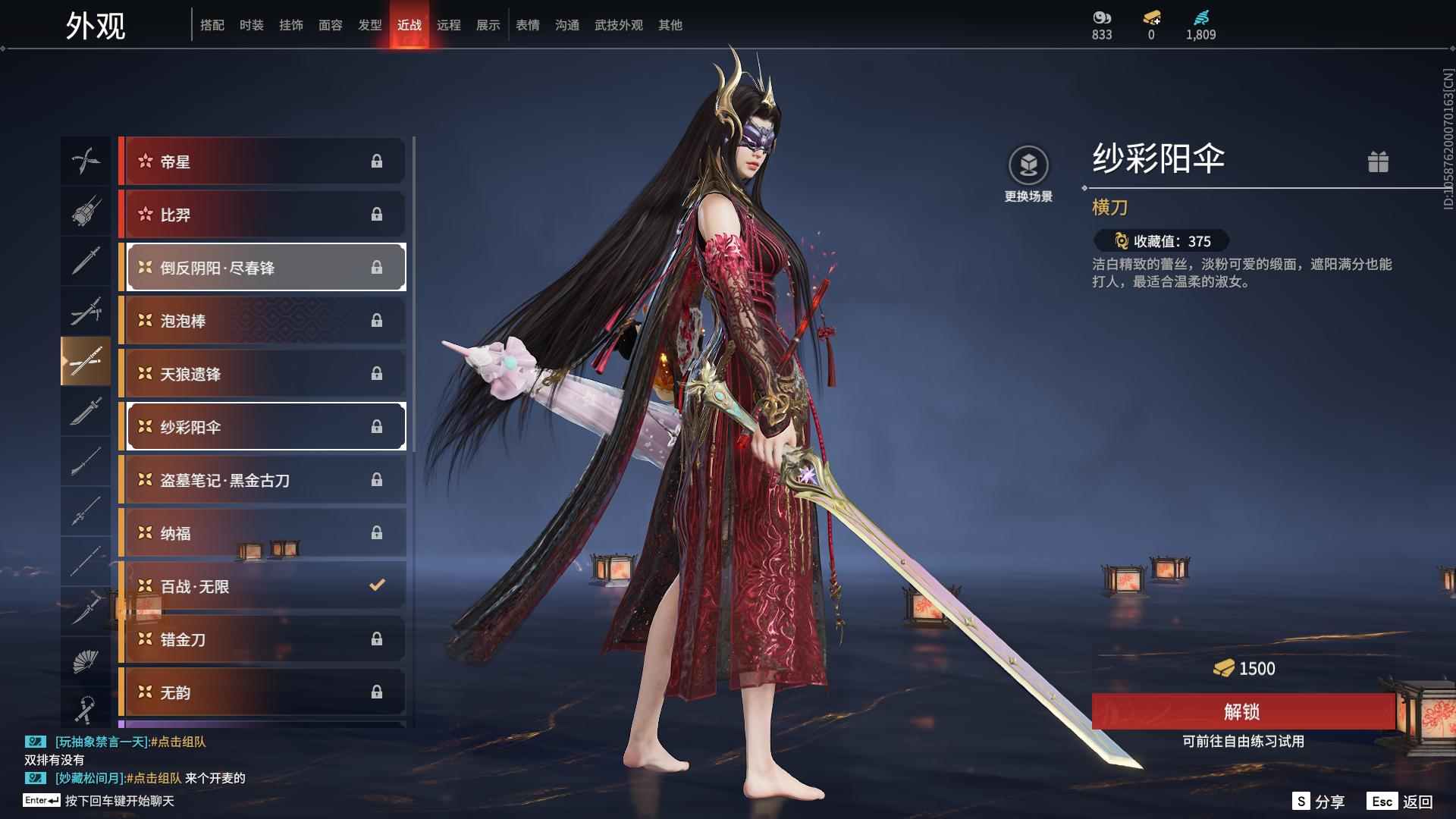Open the 时装 tab

point(252,24)
